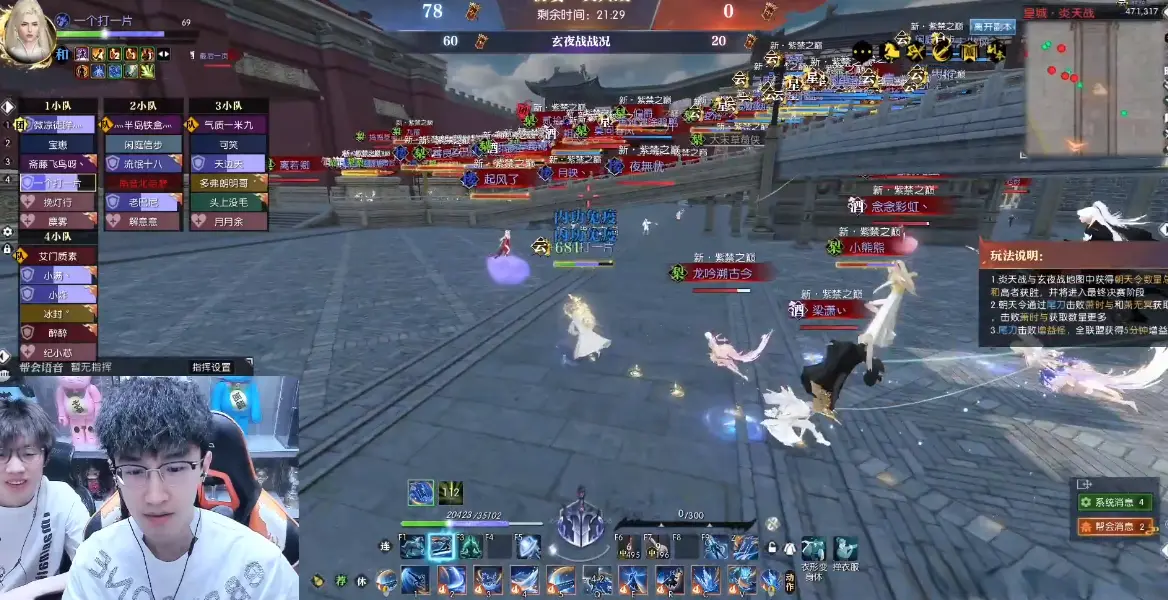The width and height of the screenshot is (1168, 600).
Task: Activate the F1 skill icon
Action: (412, 547)
